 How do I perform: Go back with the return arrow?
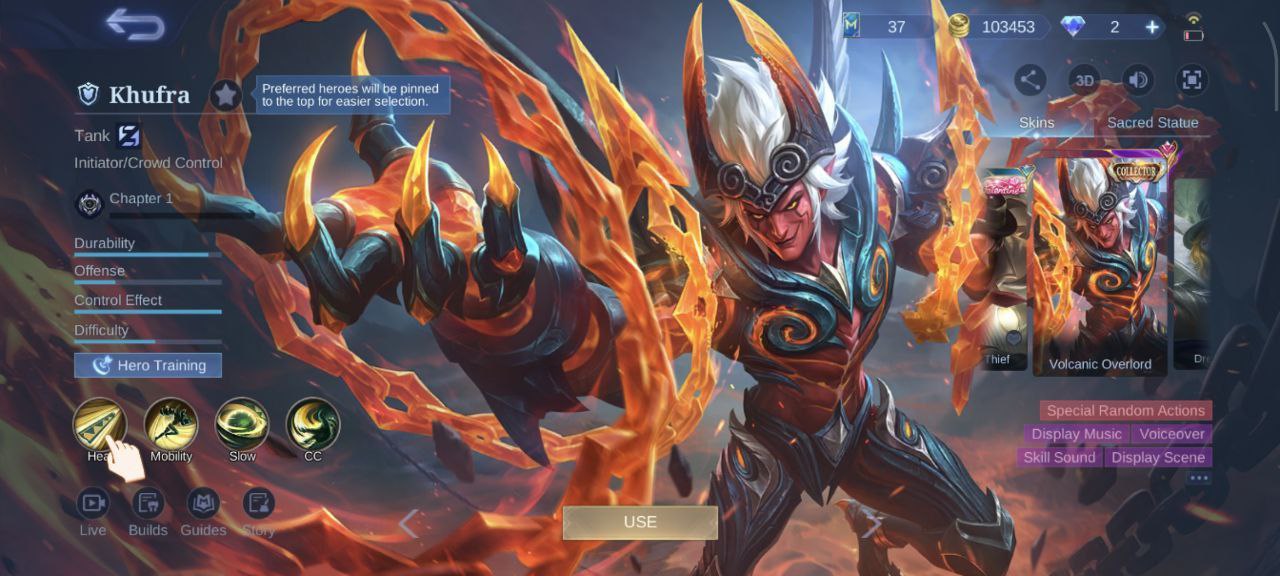pos(135,25)
